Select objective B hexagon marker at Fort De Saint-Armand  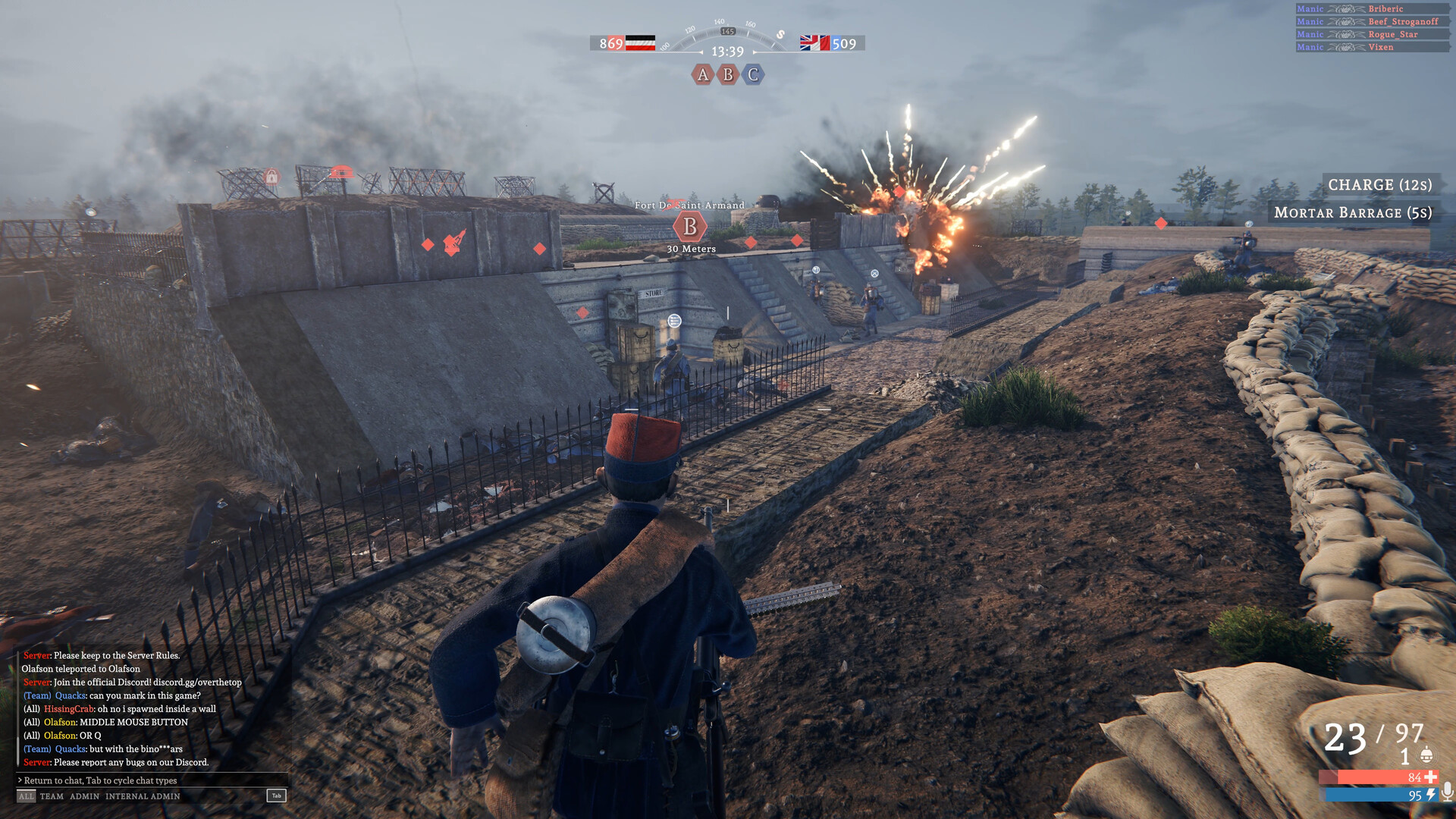(x=691, y=227)
